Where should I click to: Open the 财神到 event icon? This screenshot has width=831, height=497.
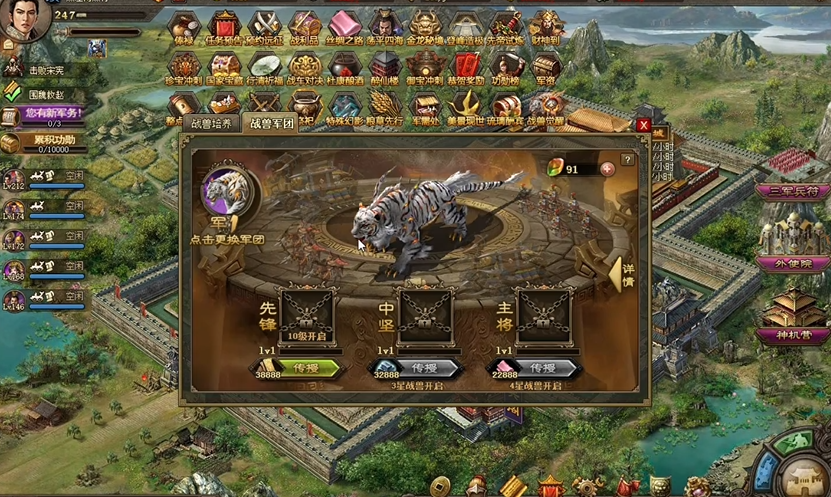tap(546, 27)
